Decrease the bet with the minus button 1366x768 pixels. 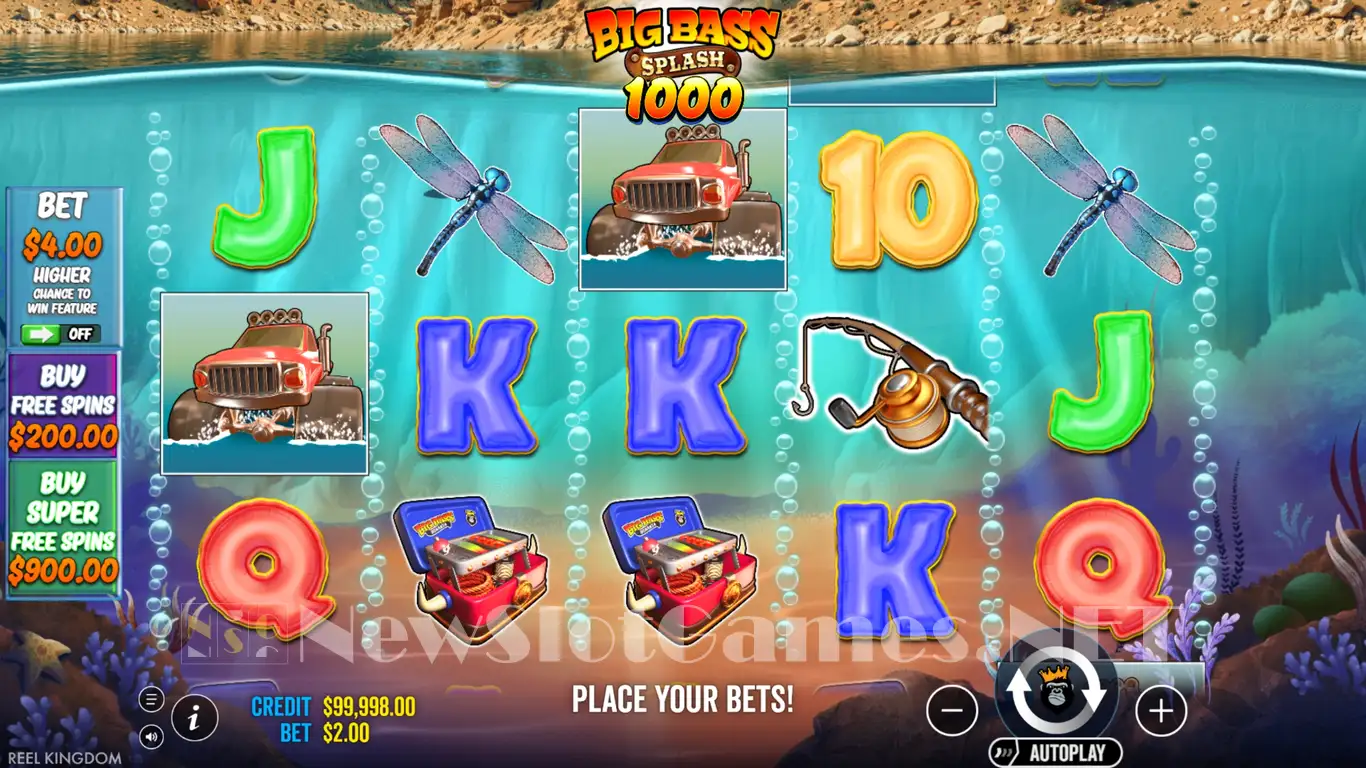(952, 711)
